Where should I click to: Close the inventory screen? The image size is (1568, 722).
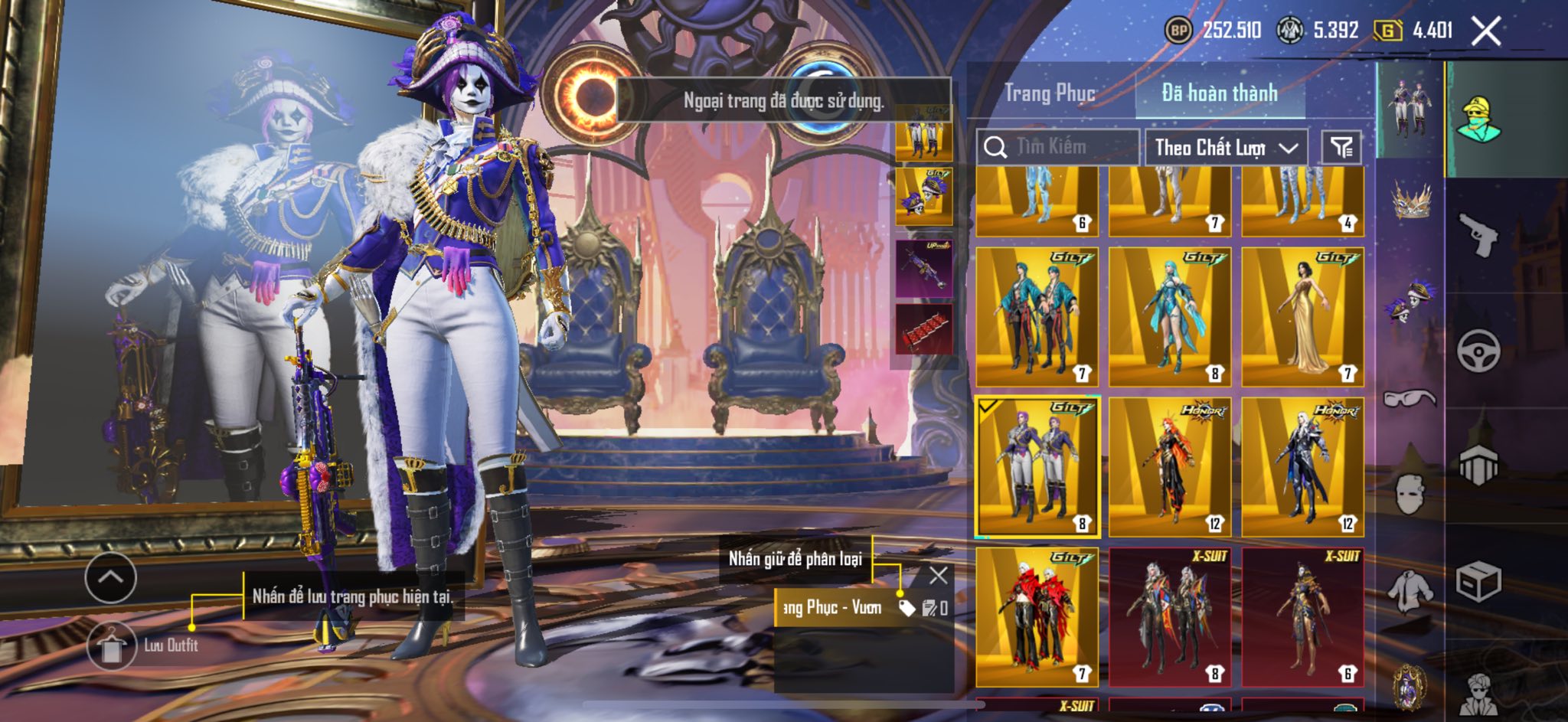(1486, 31)
